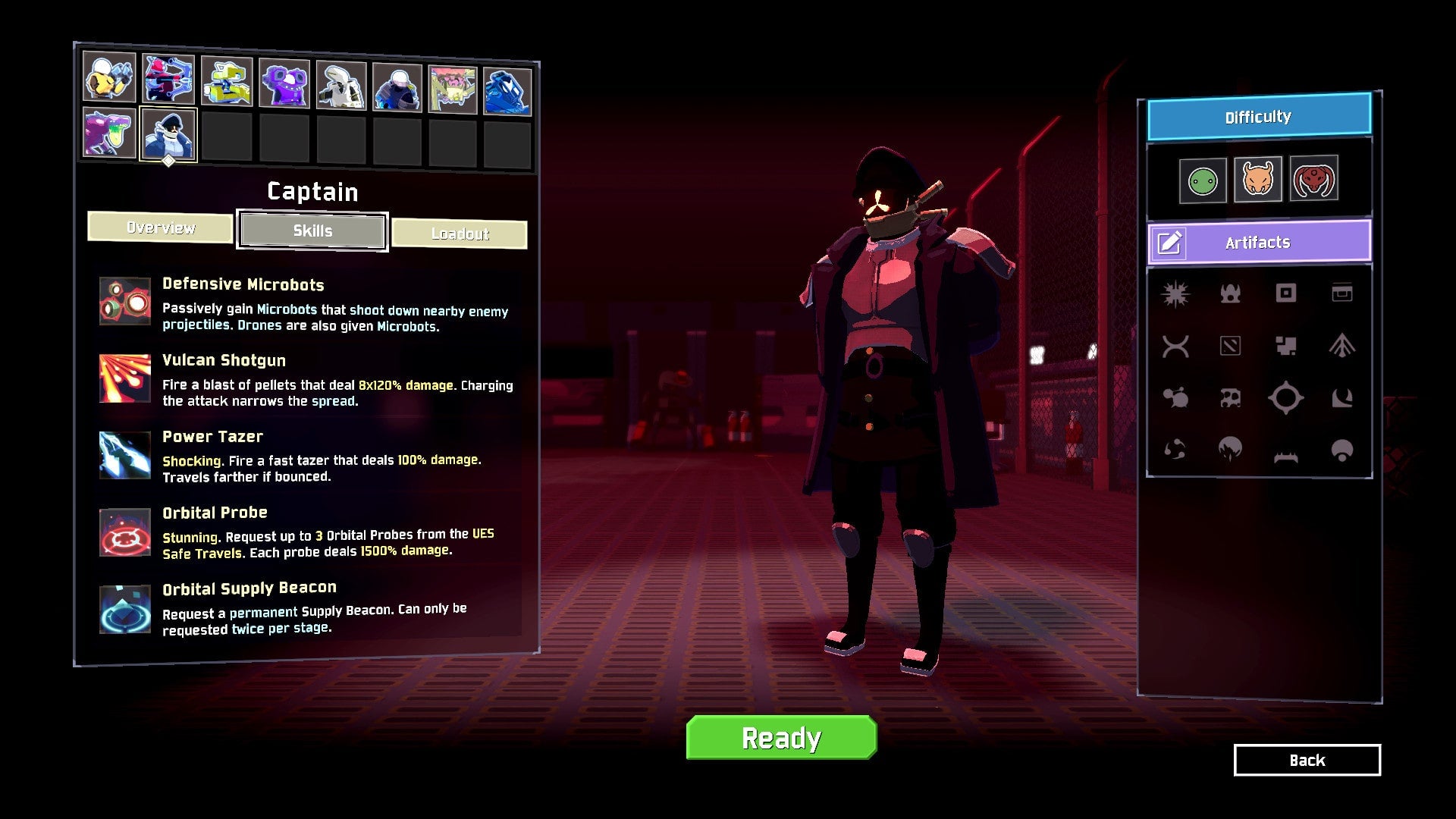Select the Vulcan Shotgun skill icon

click(x=124, y=378)
